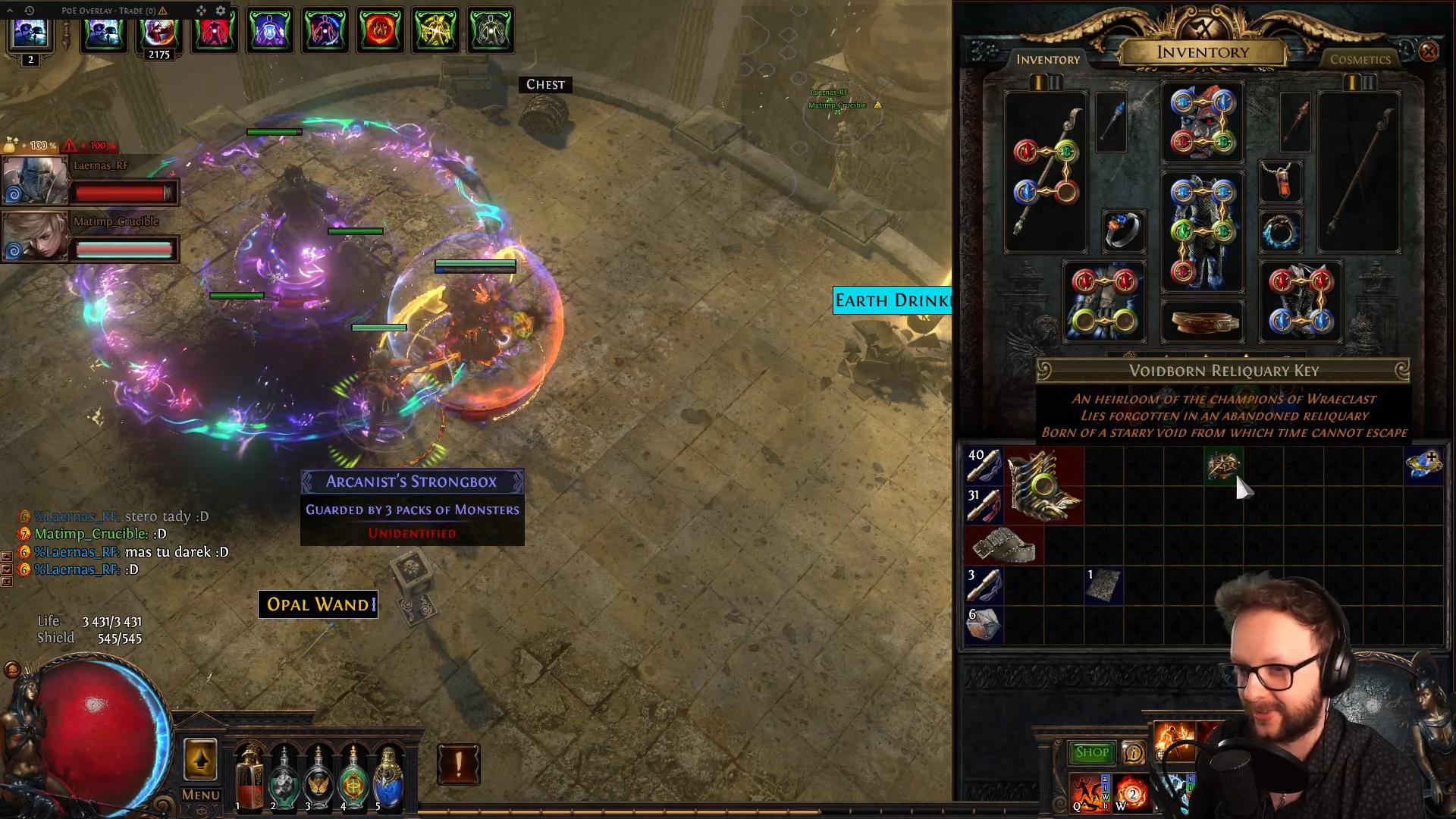Image resolution: width=1456 pixels, height=819 pixels.
Task: Select the Matimp_Crucible party portrait
Action: point(35,236)
